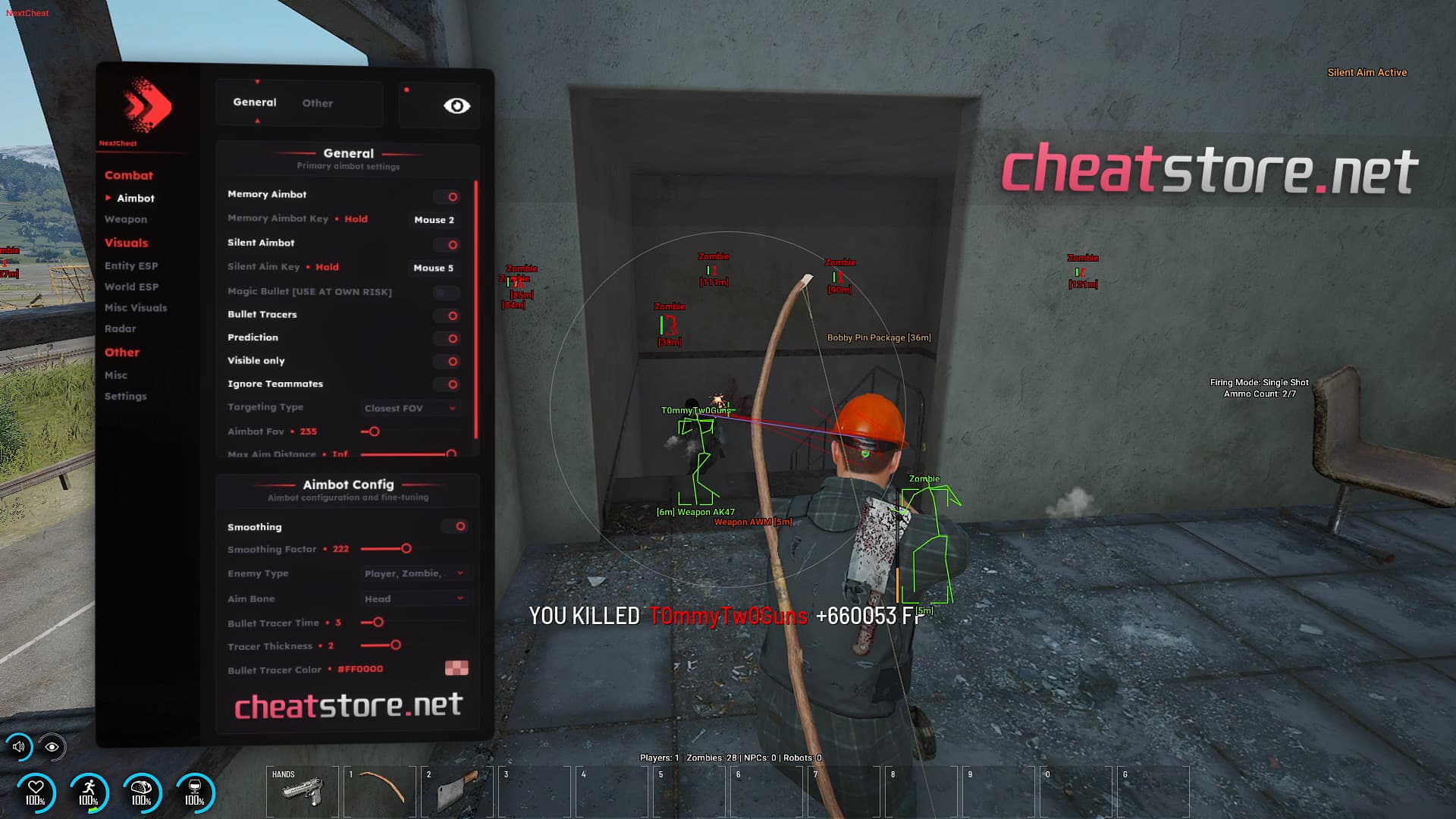1456x819 pixels.
Task: Open the Aim Bone dropdown
Action: click(415, 598)
